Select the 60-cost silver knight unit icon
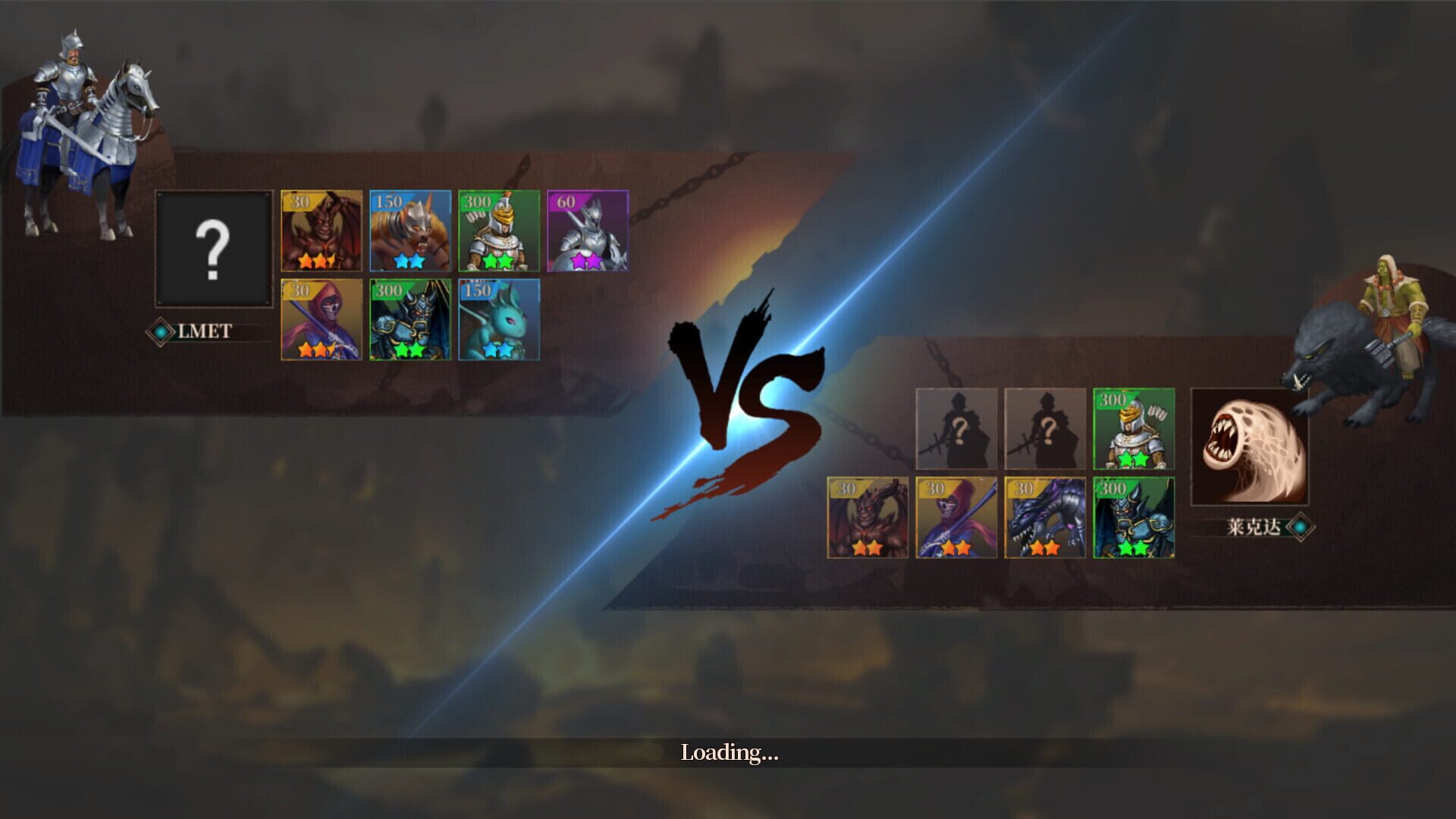 pyautogui.click(x=587, y=232)
